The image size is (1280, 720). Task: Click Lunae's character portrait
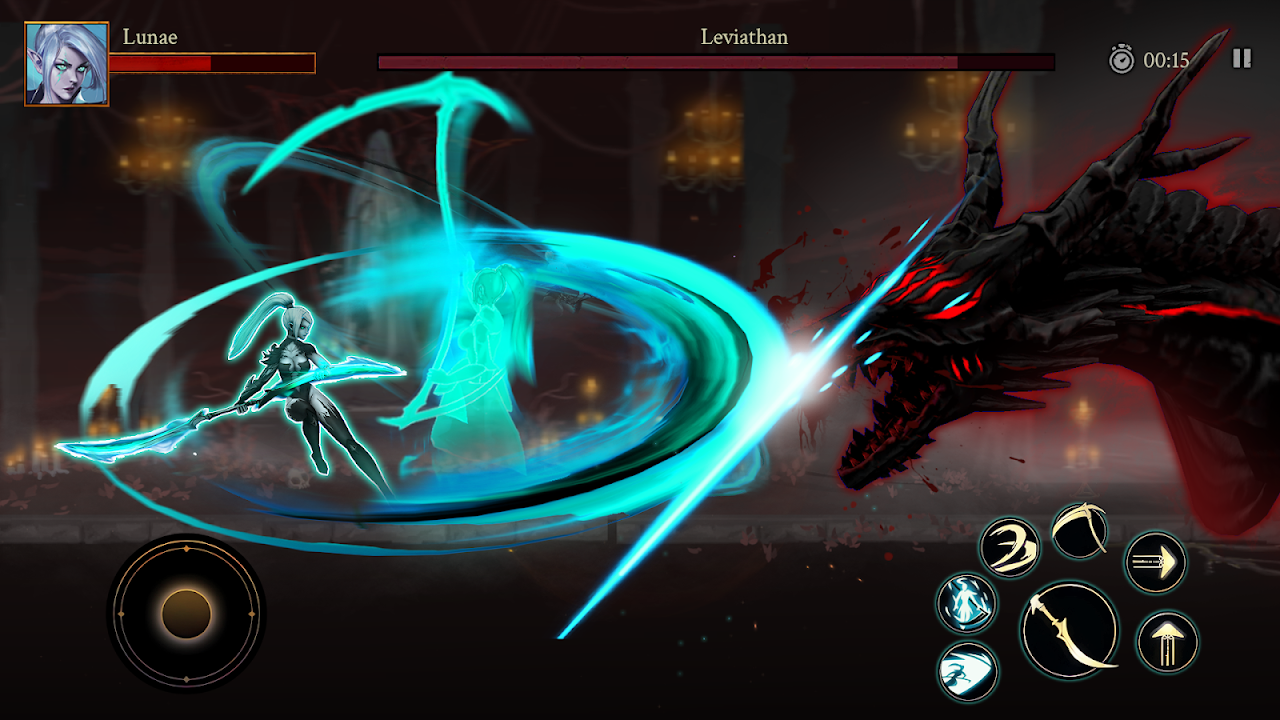(67, 64)
